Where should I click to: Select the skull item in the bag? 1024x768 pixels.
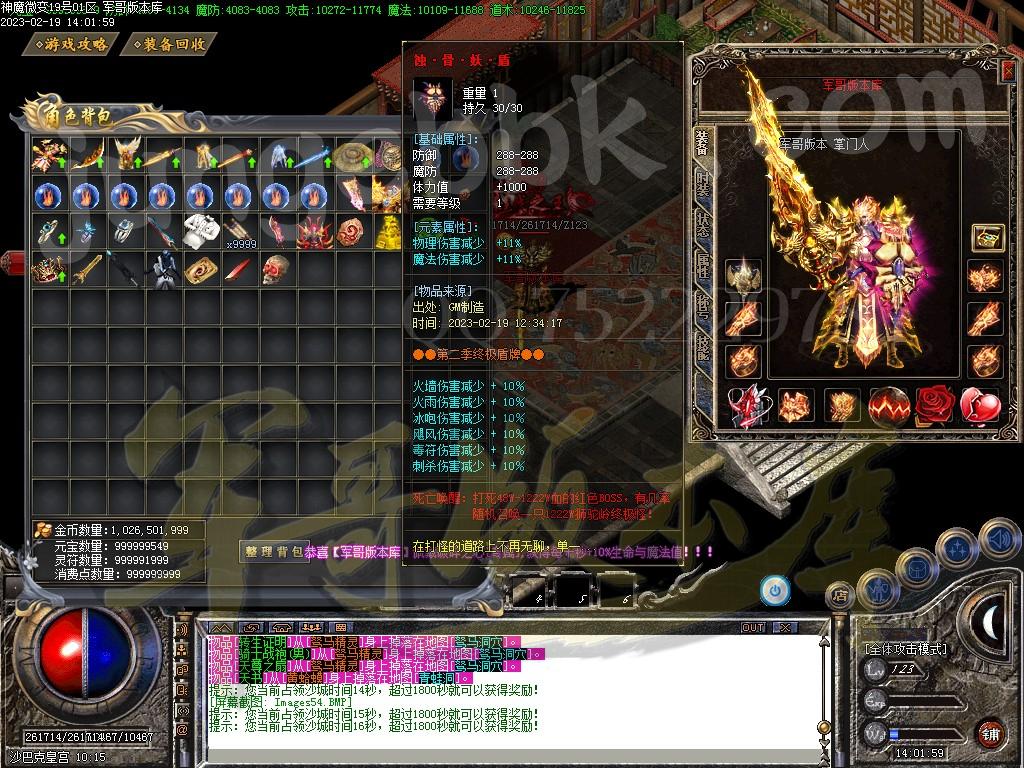point(276,268)
